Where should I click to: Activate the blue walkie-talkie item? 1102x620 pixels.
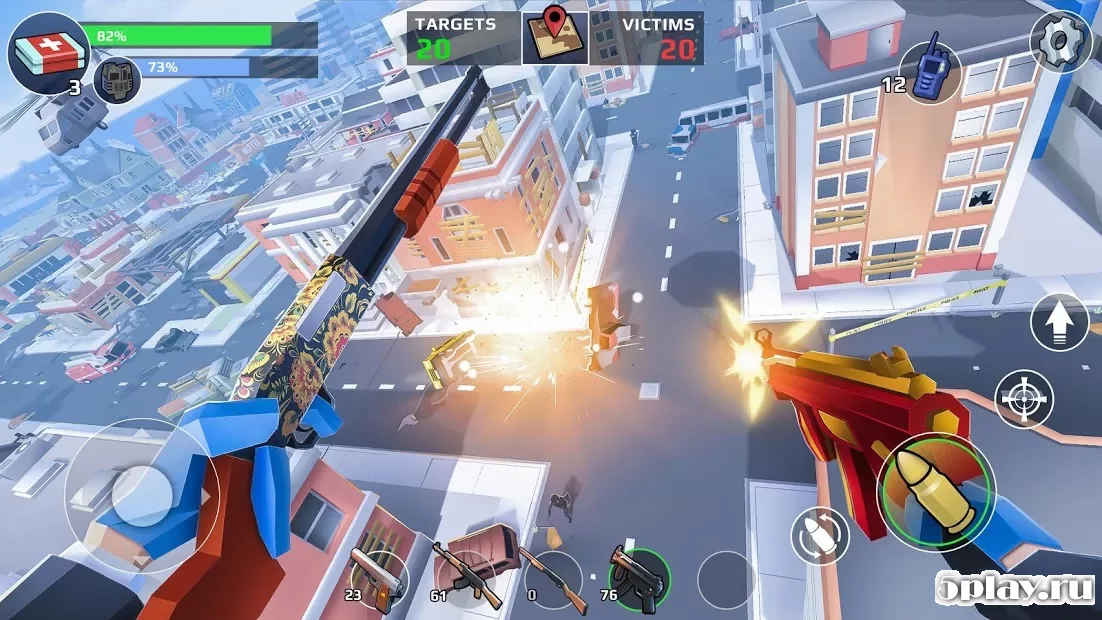pyautogui.click(x=930, y=72)
